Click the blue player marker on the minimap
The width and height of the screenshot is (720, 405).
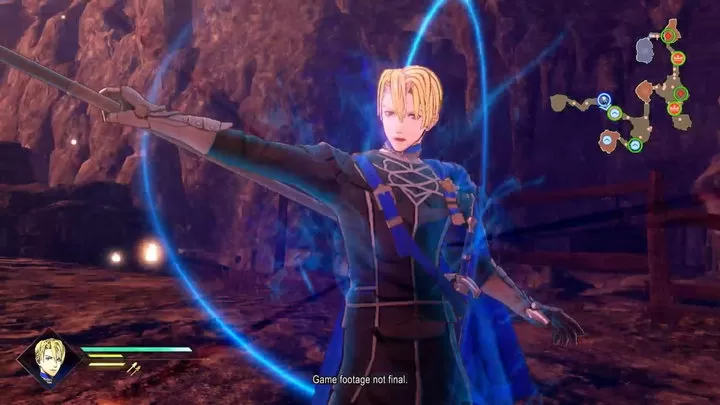[x=604, y=100]
